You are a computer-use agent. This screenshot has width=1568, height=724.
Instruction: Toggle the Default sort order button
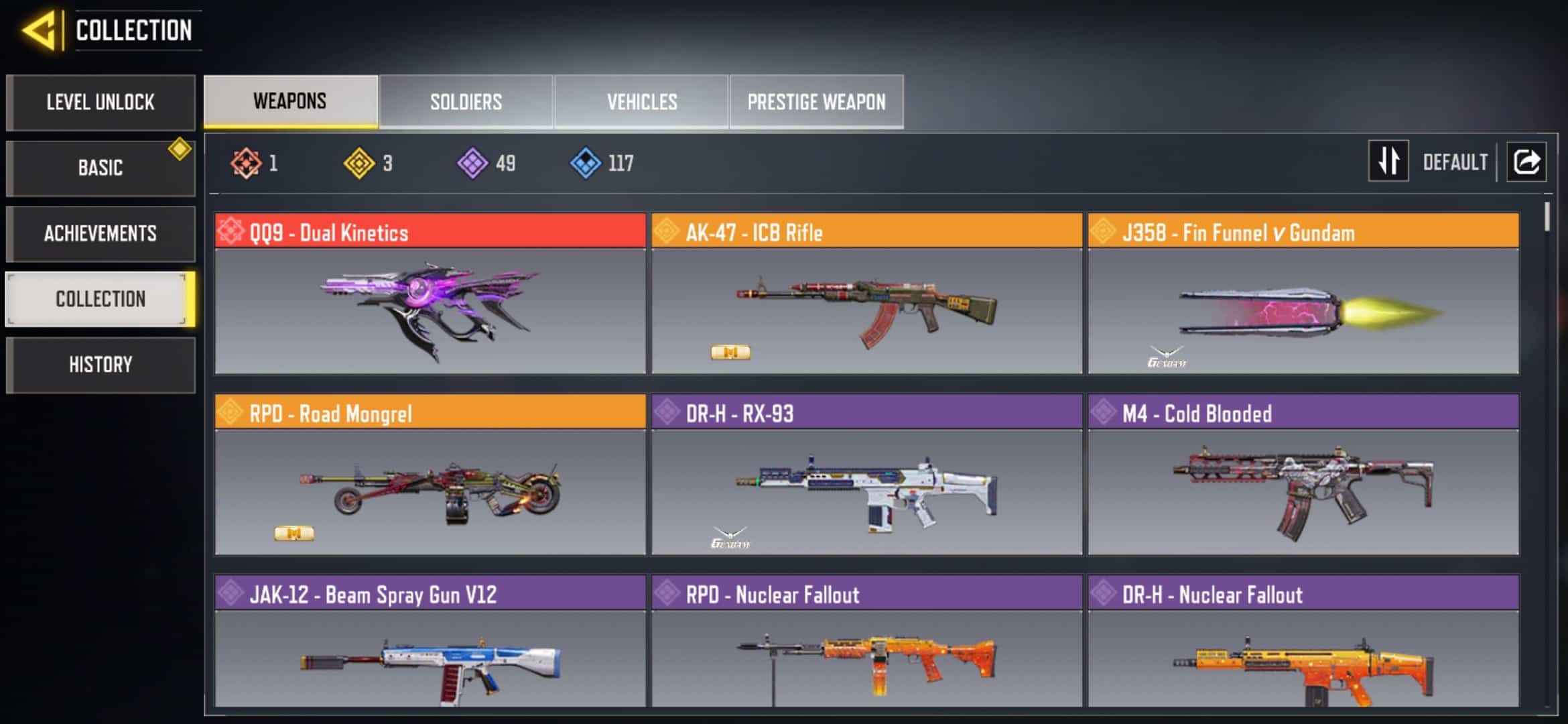pos(1389,162)
